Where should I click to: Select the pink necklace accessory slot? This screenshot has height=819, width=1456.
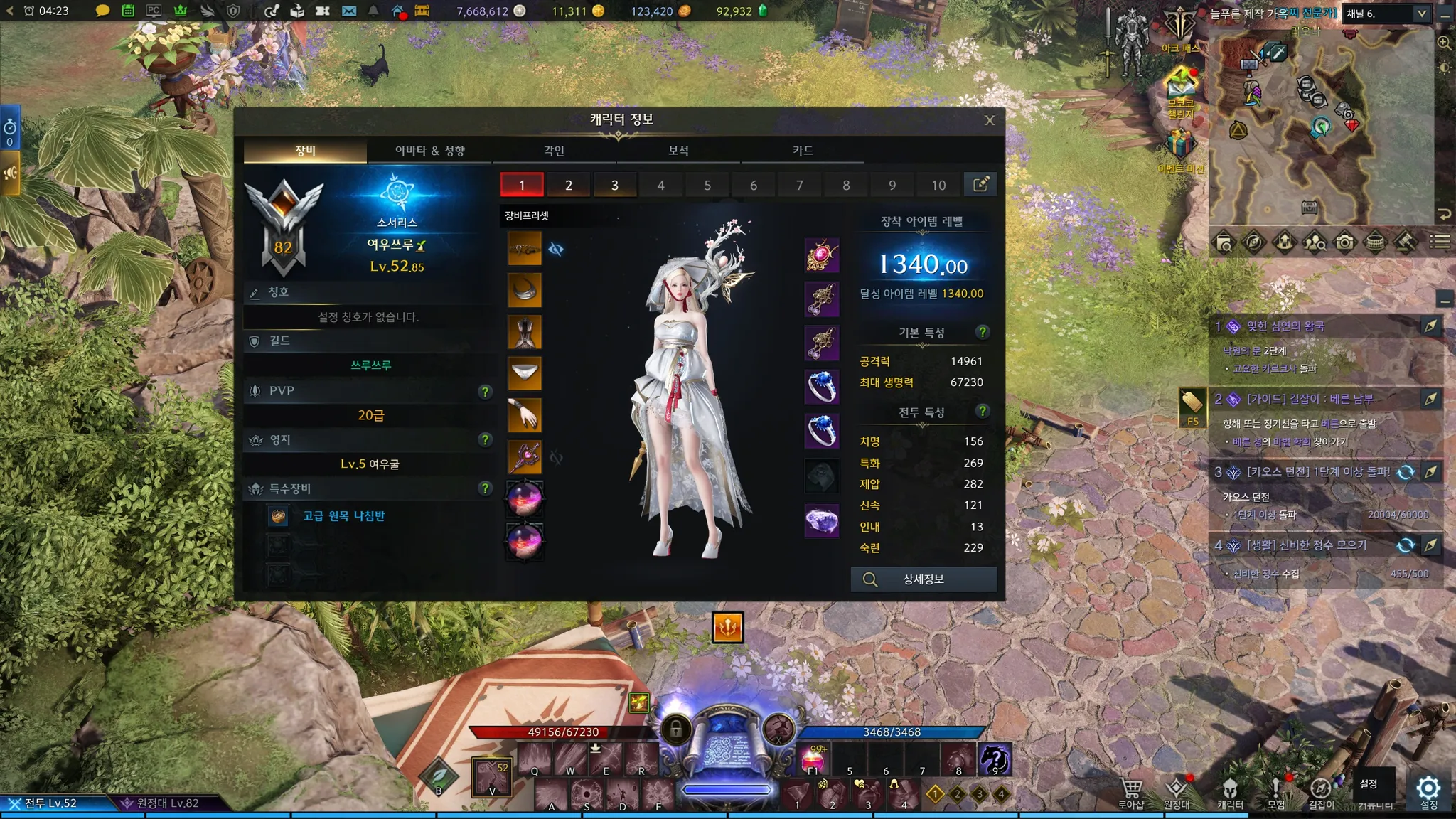click(x=822, y=255)
